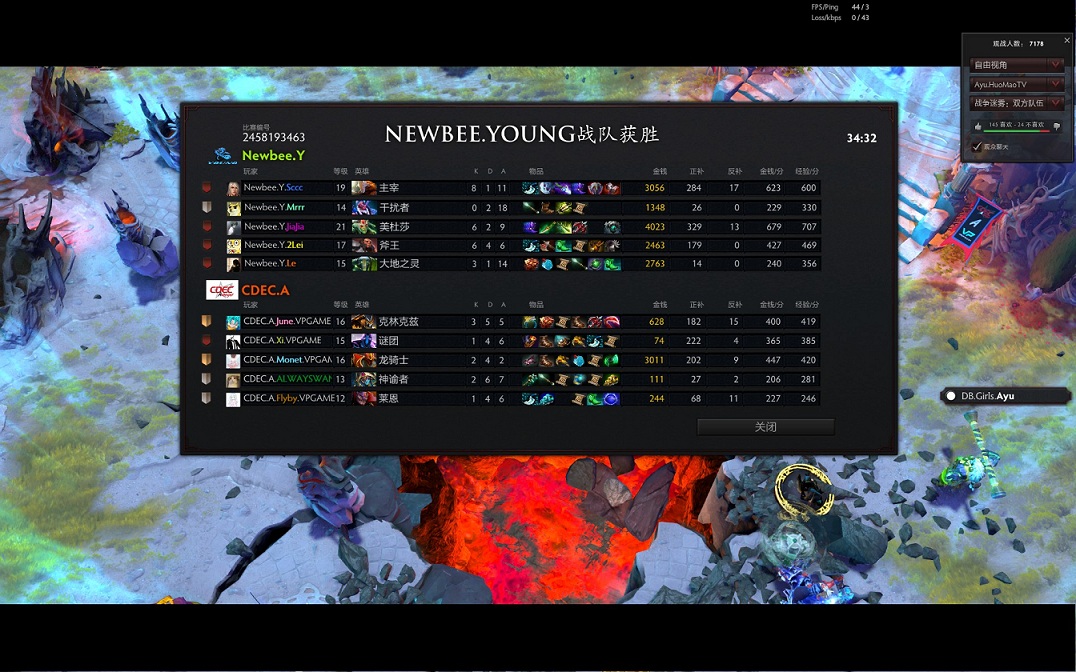Select the Newbee.Y.JiaJia player row
Screen dimensions: 1076x672
pos(274,227)
